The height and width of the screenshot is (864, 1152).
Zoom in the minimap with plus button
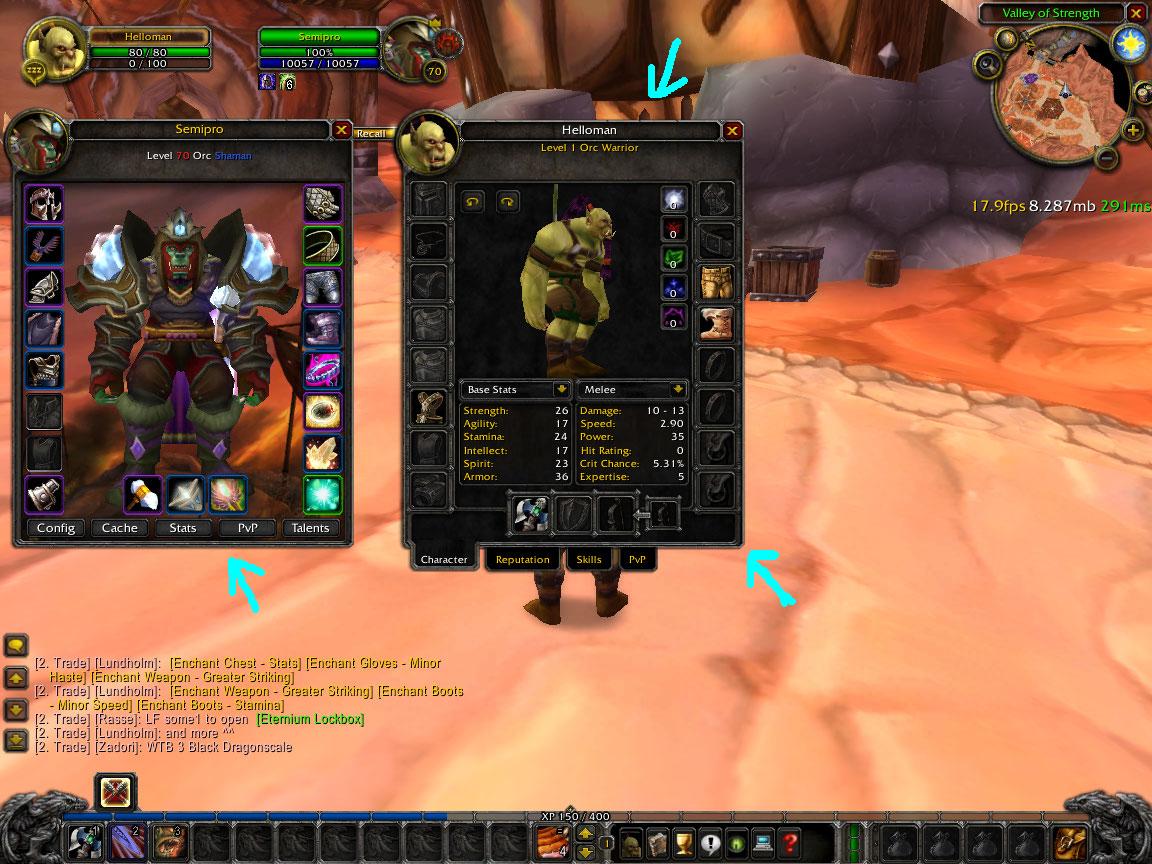1132,131
